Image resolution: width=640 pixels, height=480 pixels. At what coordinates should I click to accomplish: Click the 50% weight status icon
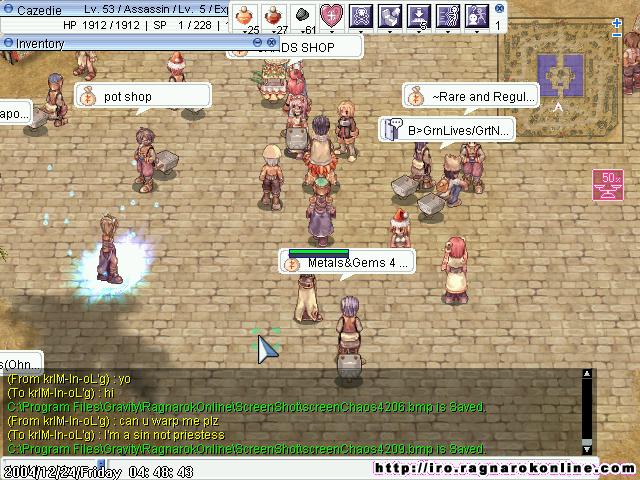point(606,185)
